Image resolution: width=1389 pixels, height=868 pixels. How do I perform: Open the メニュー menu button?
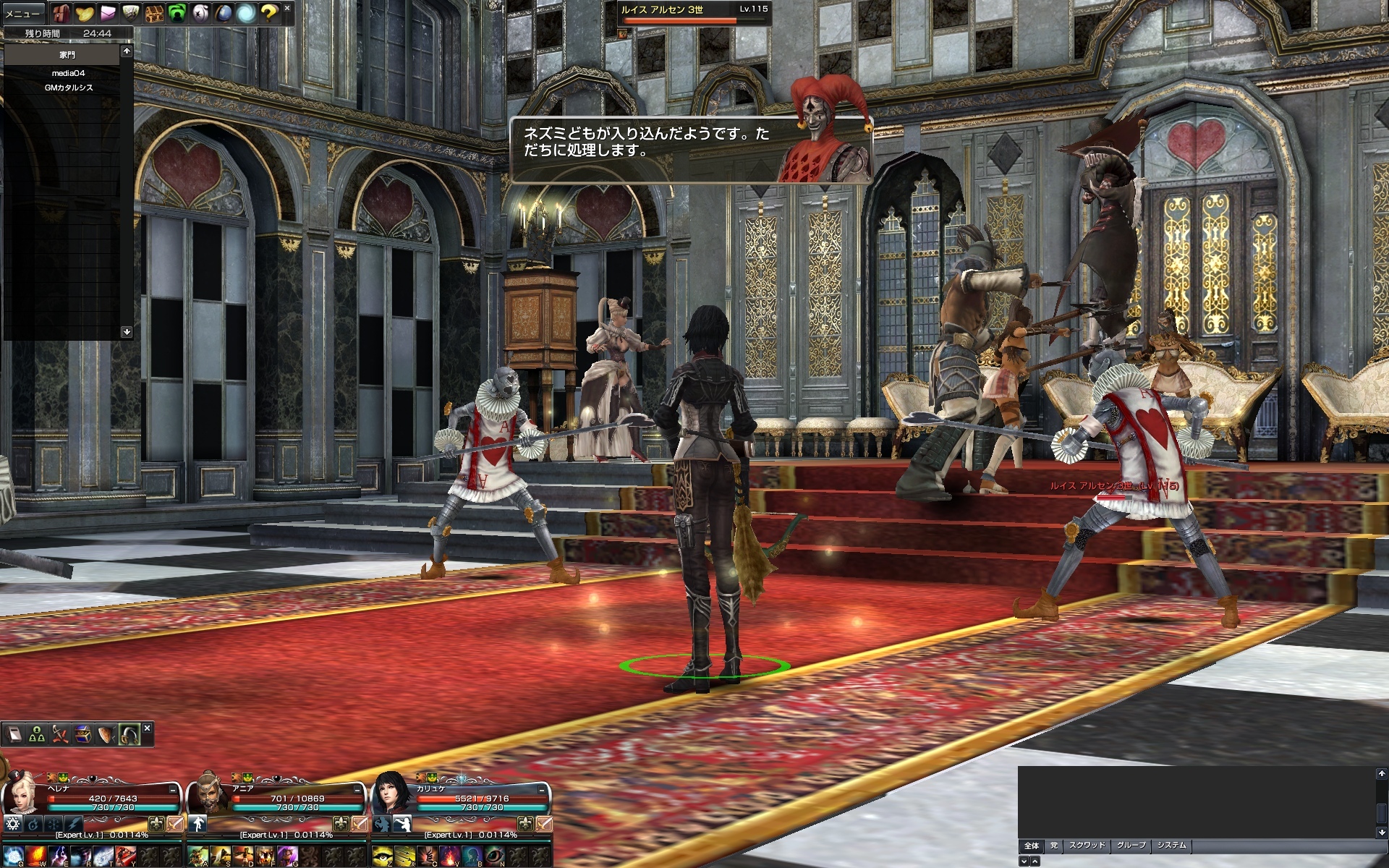[23, 13]
